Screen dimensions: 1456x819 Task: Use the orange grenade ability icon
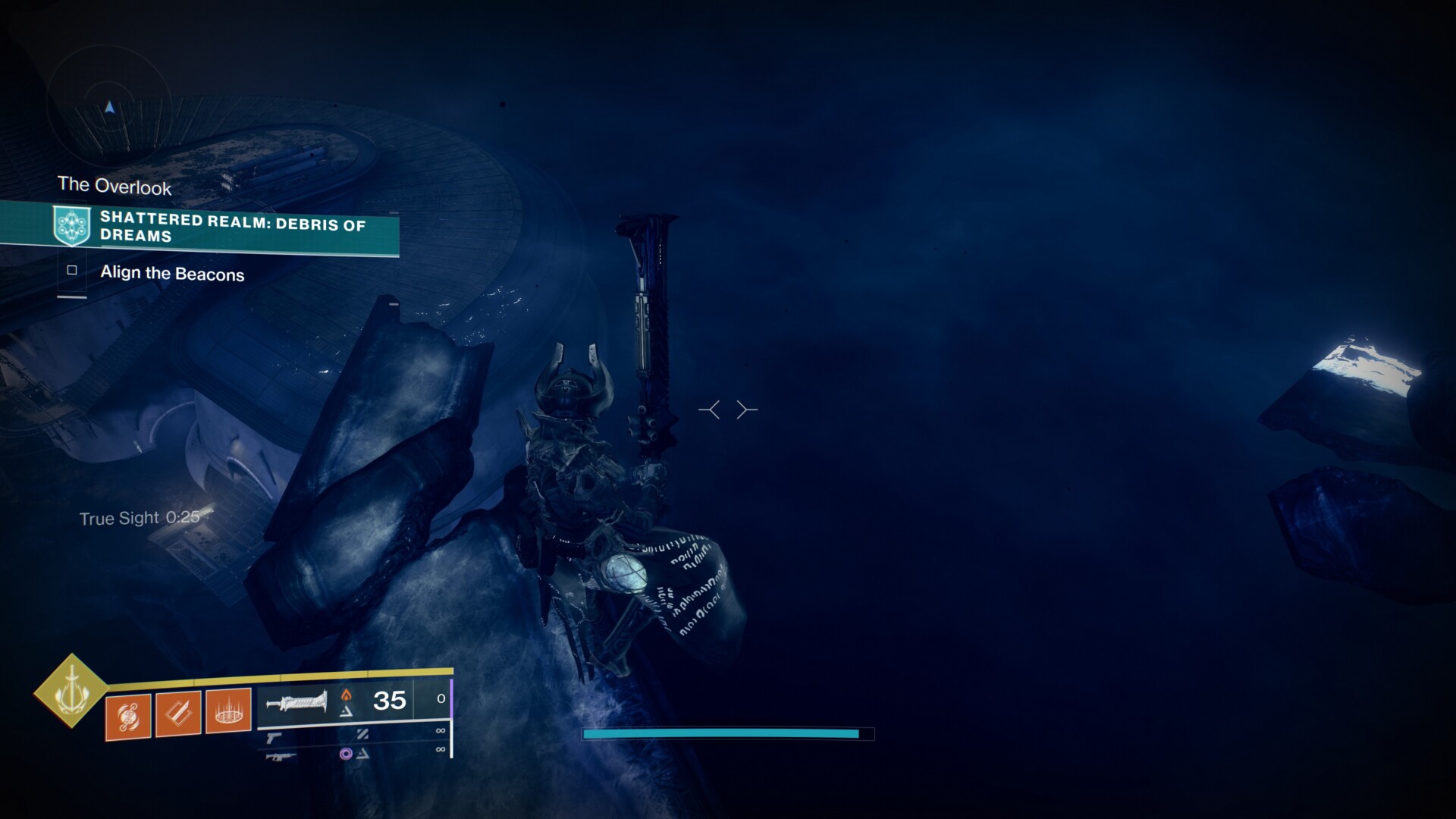(128, 716)
